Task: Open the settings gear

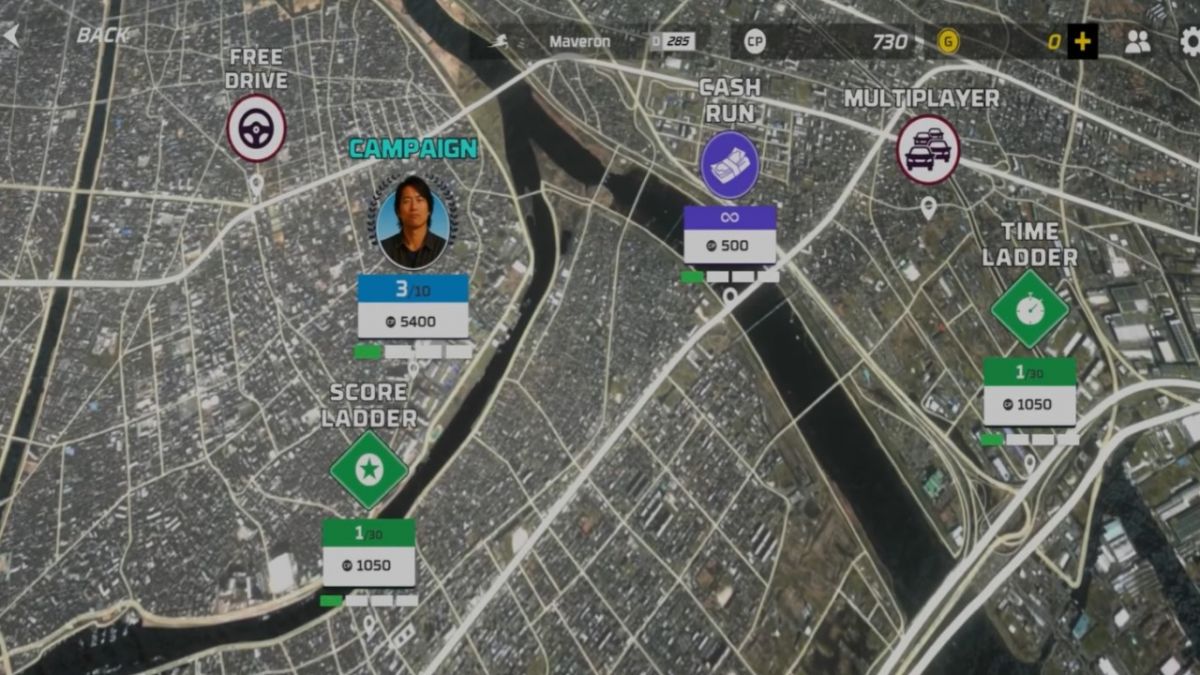Action: (x=1189, y=42)
